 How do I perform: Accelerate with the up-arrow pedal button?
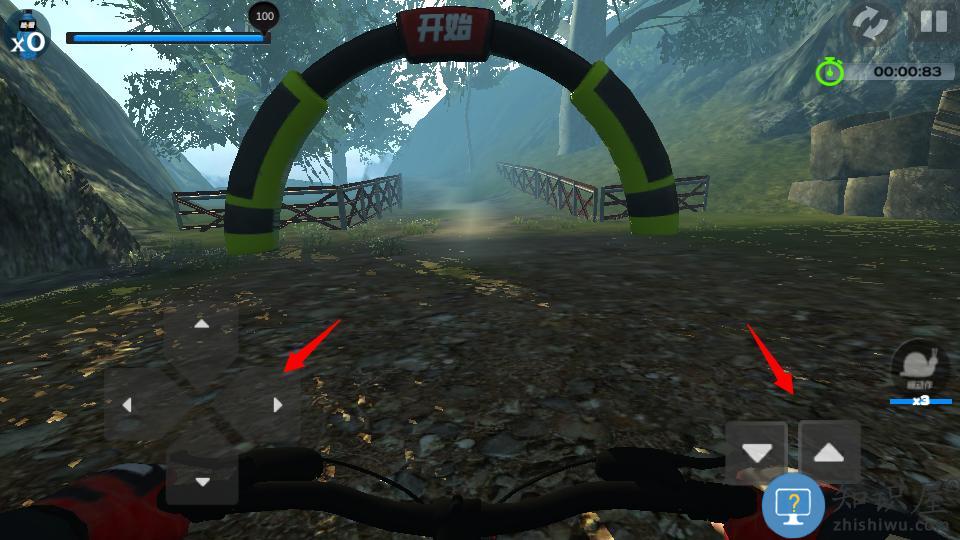829,452
